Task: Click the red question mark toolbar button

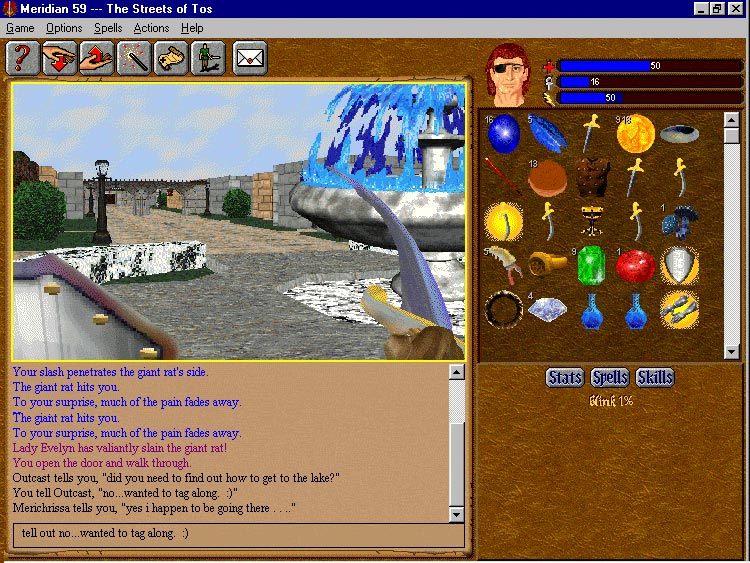Action: [22, 59]
